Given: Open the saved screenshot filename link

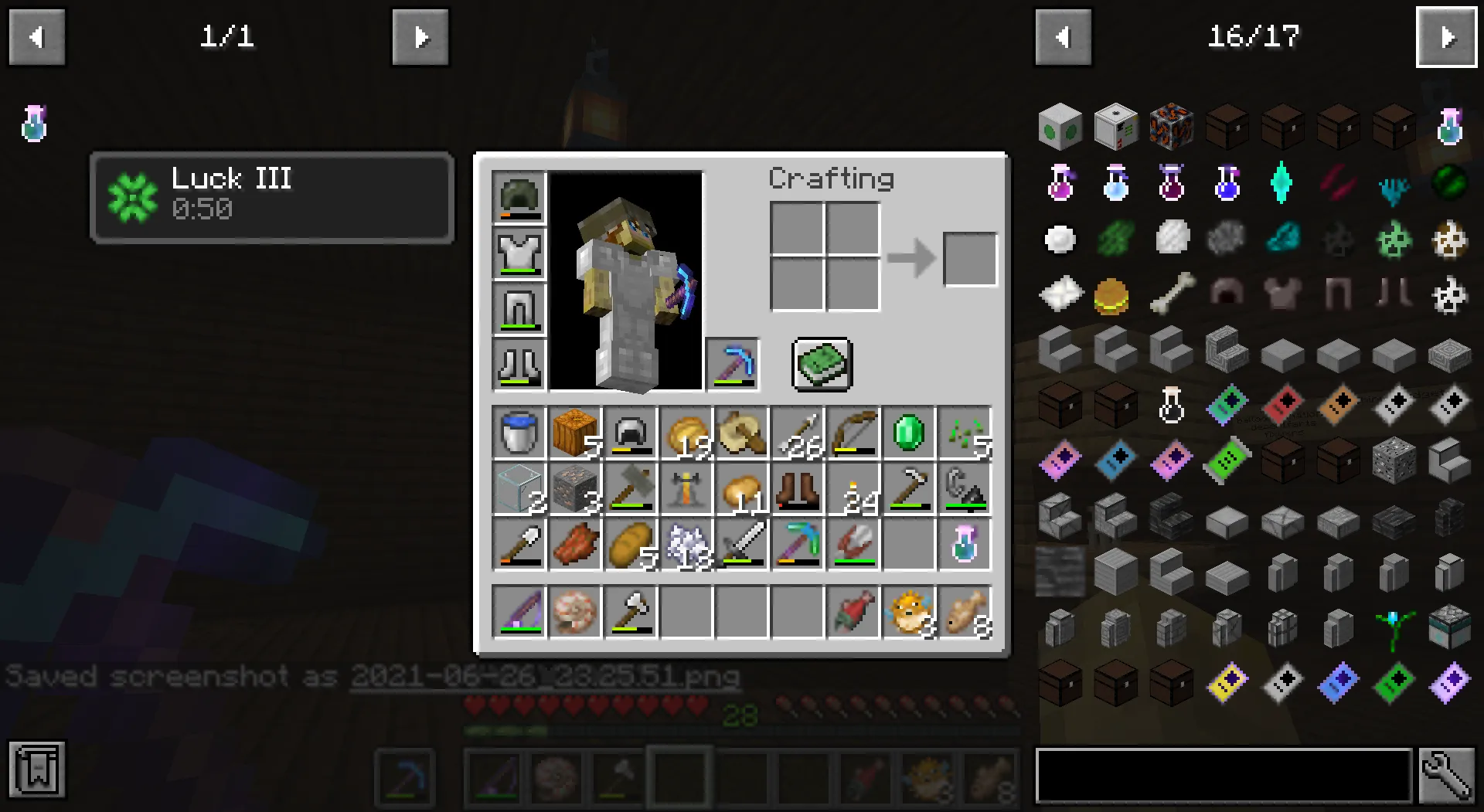Looking at the screenshot, I should click(x=545, y=676).
